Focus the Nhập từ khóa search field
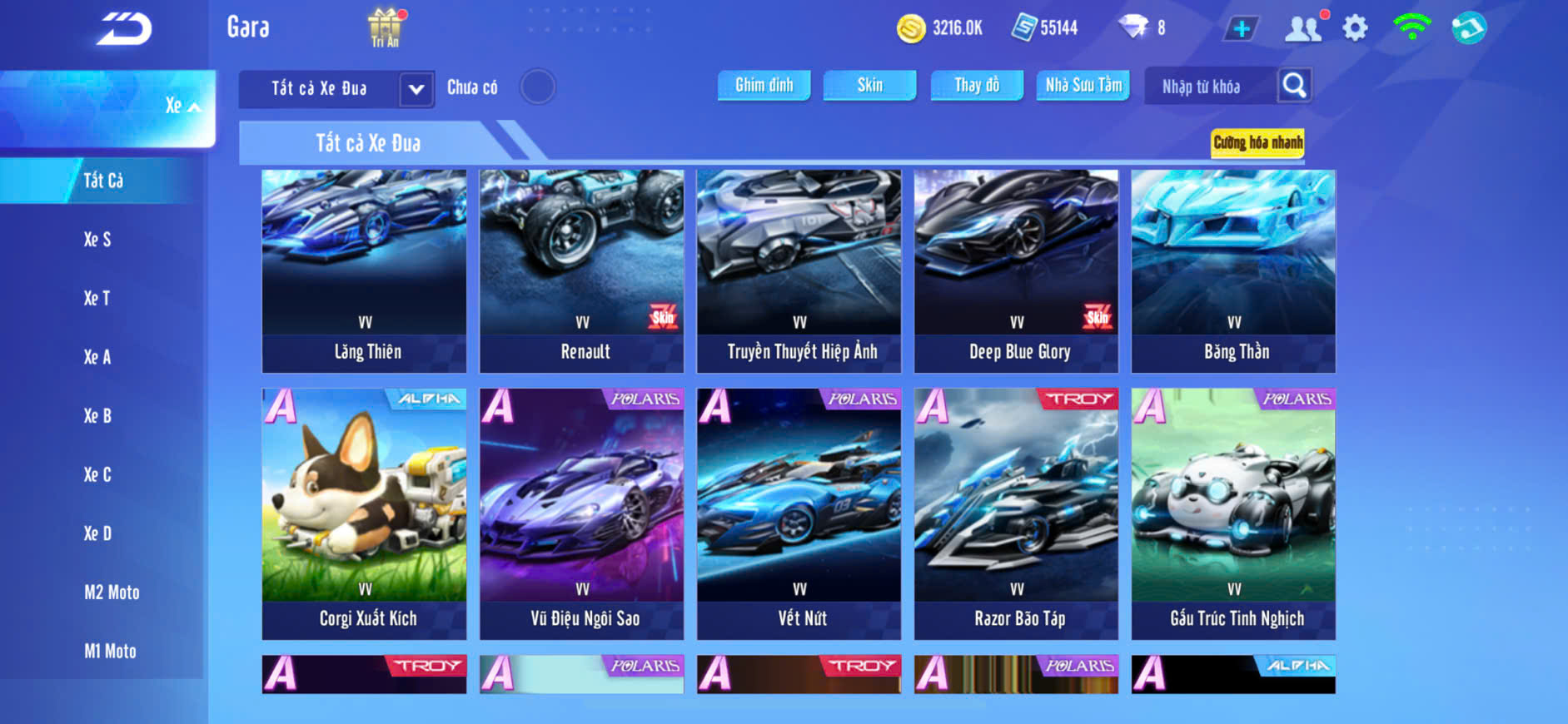 point(1208,87)
